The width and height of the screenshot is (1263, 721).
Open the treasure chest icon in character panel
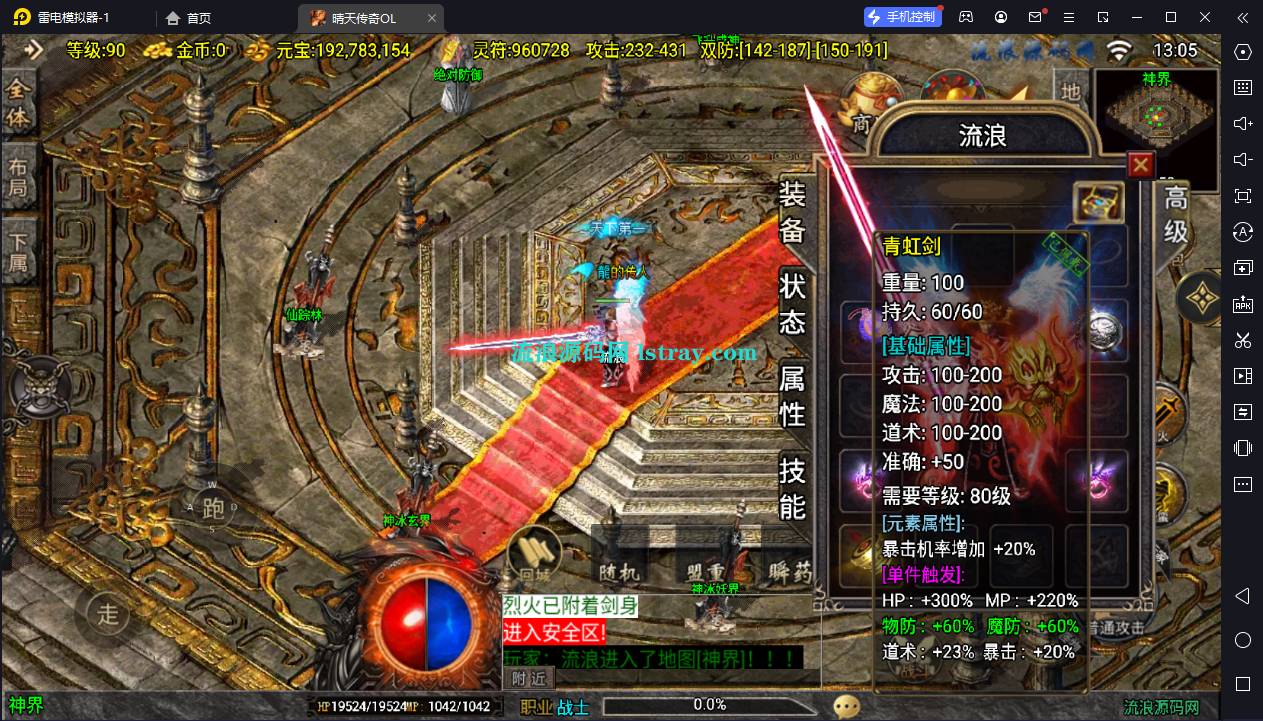1098,203
